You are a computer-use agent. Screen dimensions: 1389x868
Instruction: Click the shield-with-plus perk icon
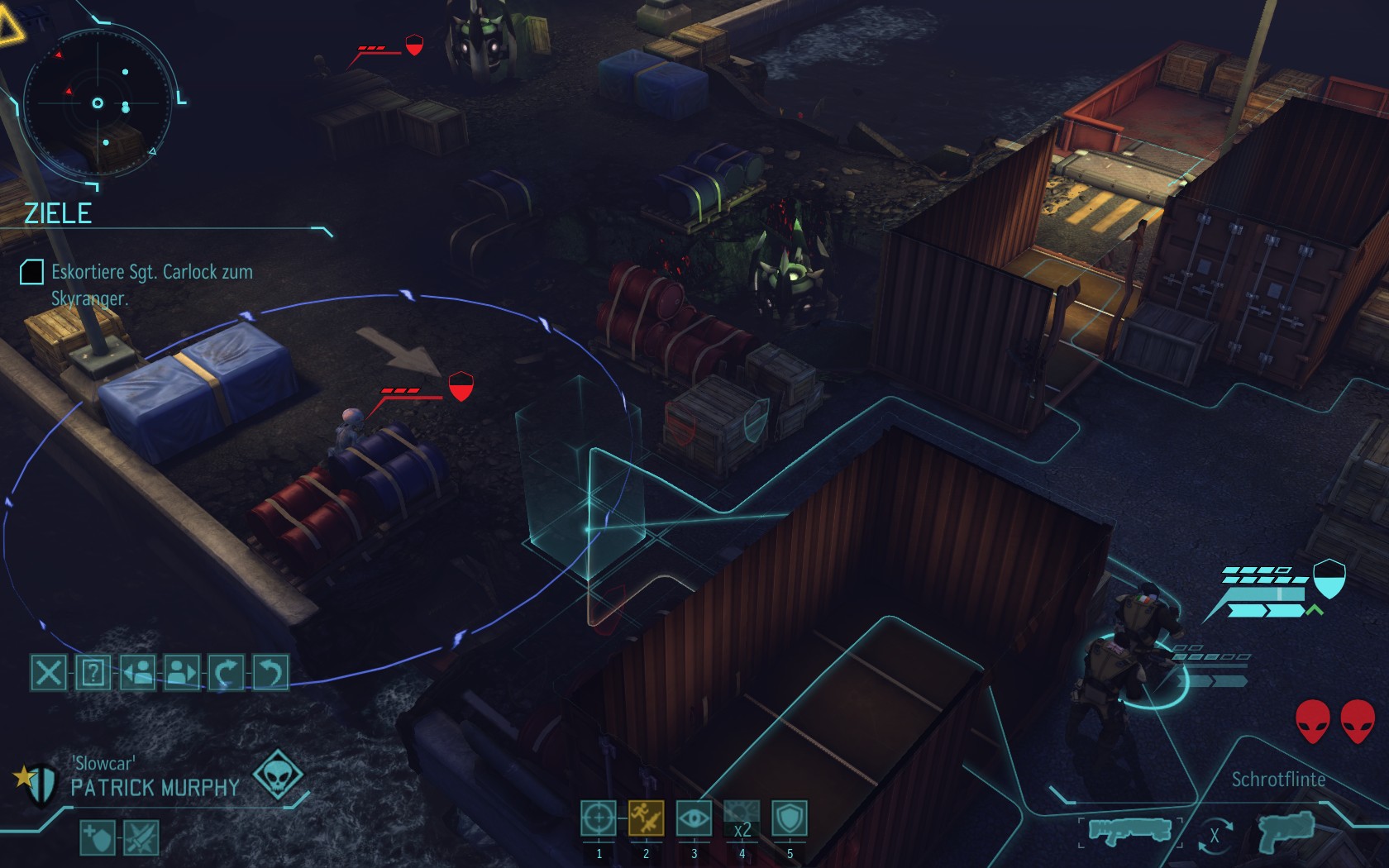coord(97,838)
